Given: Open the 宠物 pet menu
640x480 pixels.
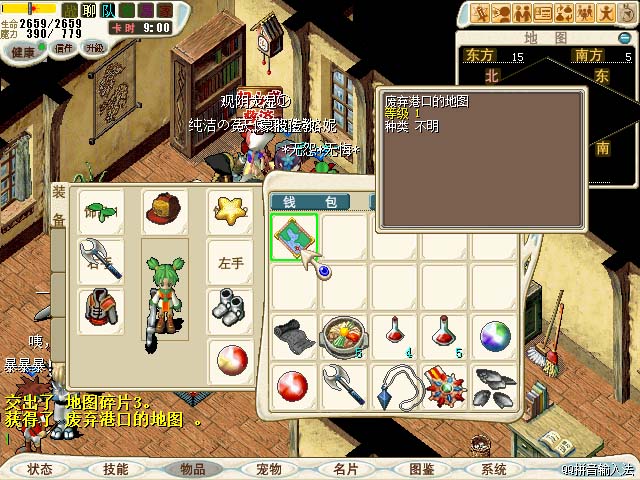Looking at the screenshot, I should (268, 468).
